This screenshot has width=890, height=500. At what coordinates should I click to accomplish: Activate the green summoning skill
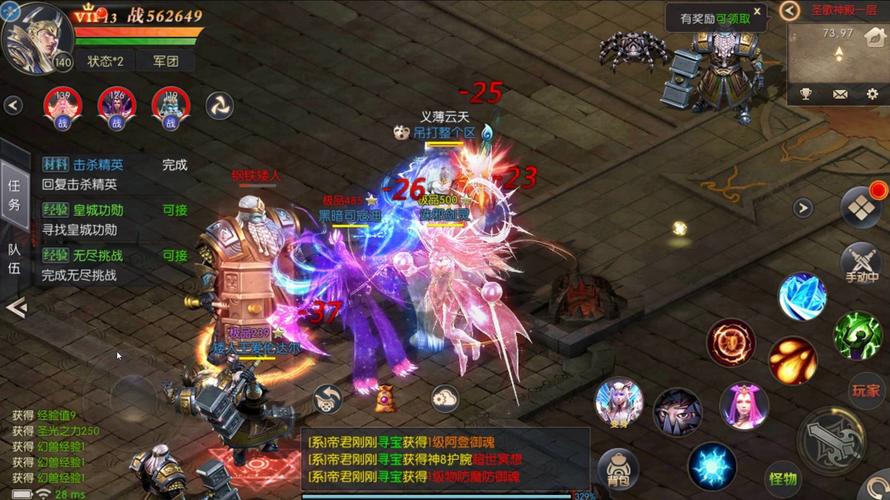click(858, 334)
